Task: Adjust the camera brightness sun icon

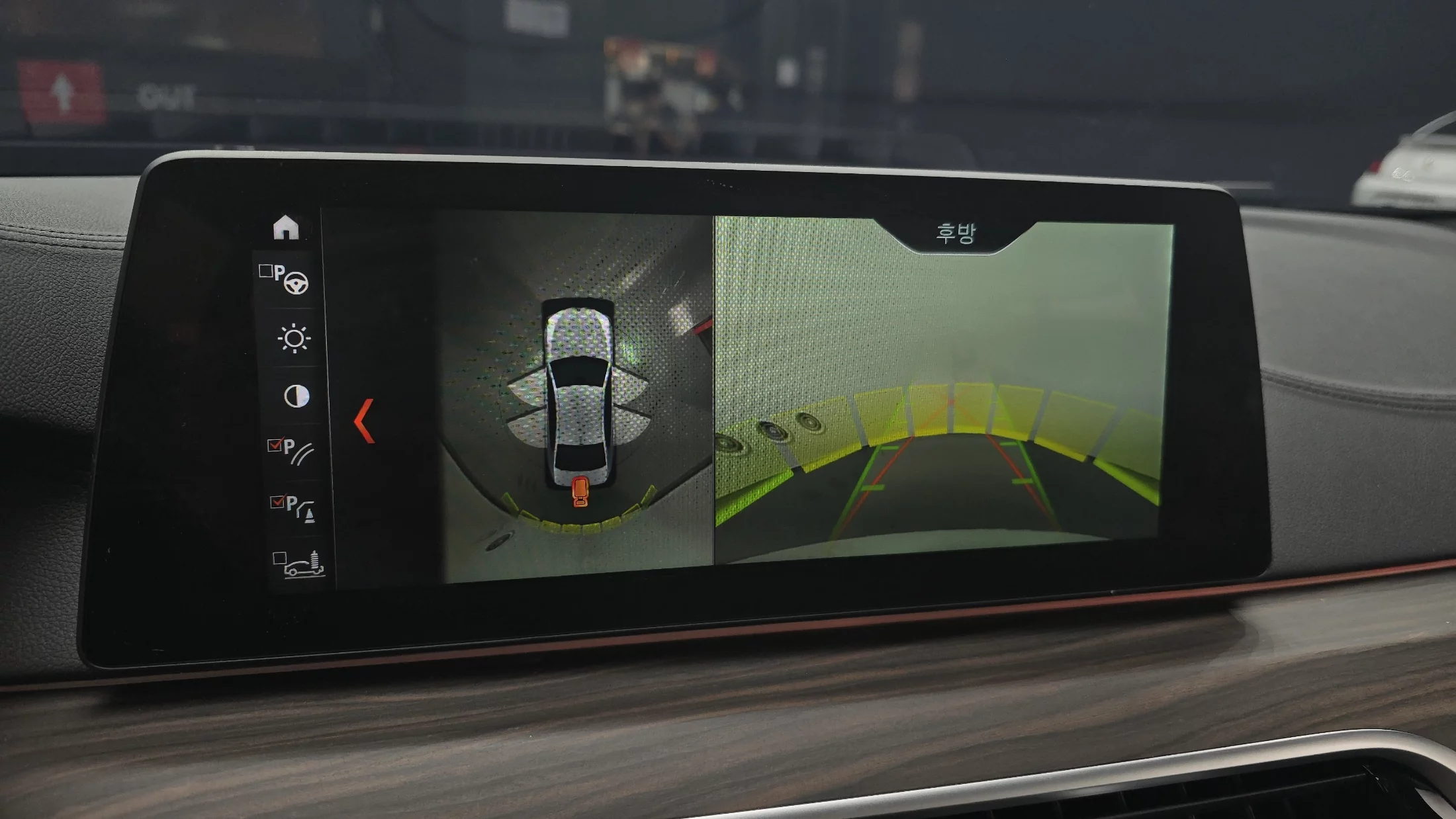Action: (x=294, y=339)
